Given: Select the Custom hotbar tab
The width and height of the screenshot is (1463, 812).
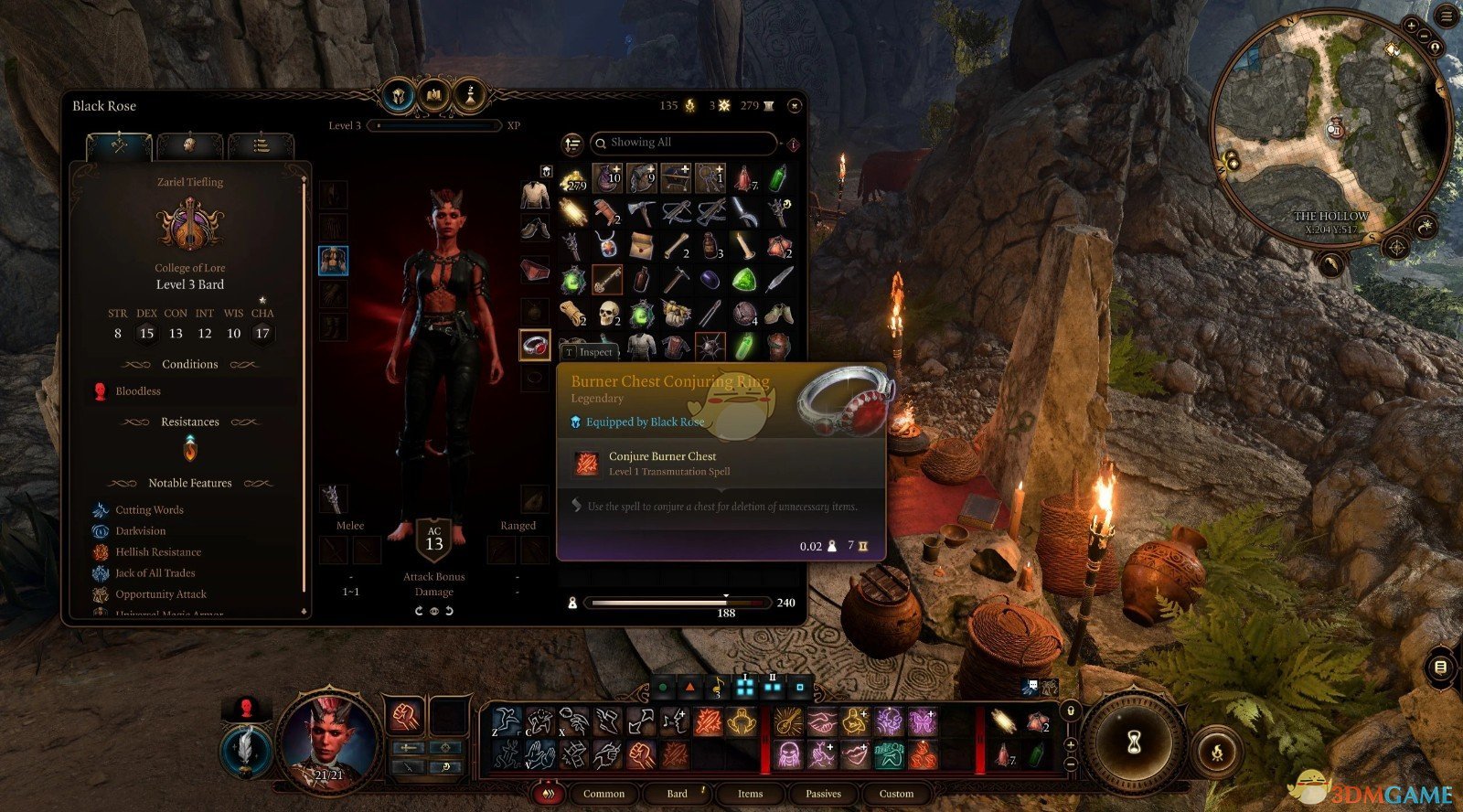Looking at the screenshot, I should tap(896, 794).
